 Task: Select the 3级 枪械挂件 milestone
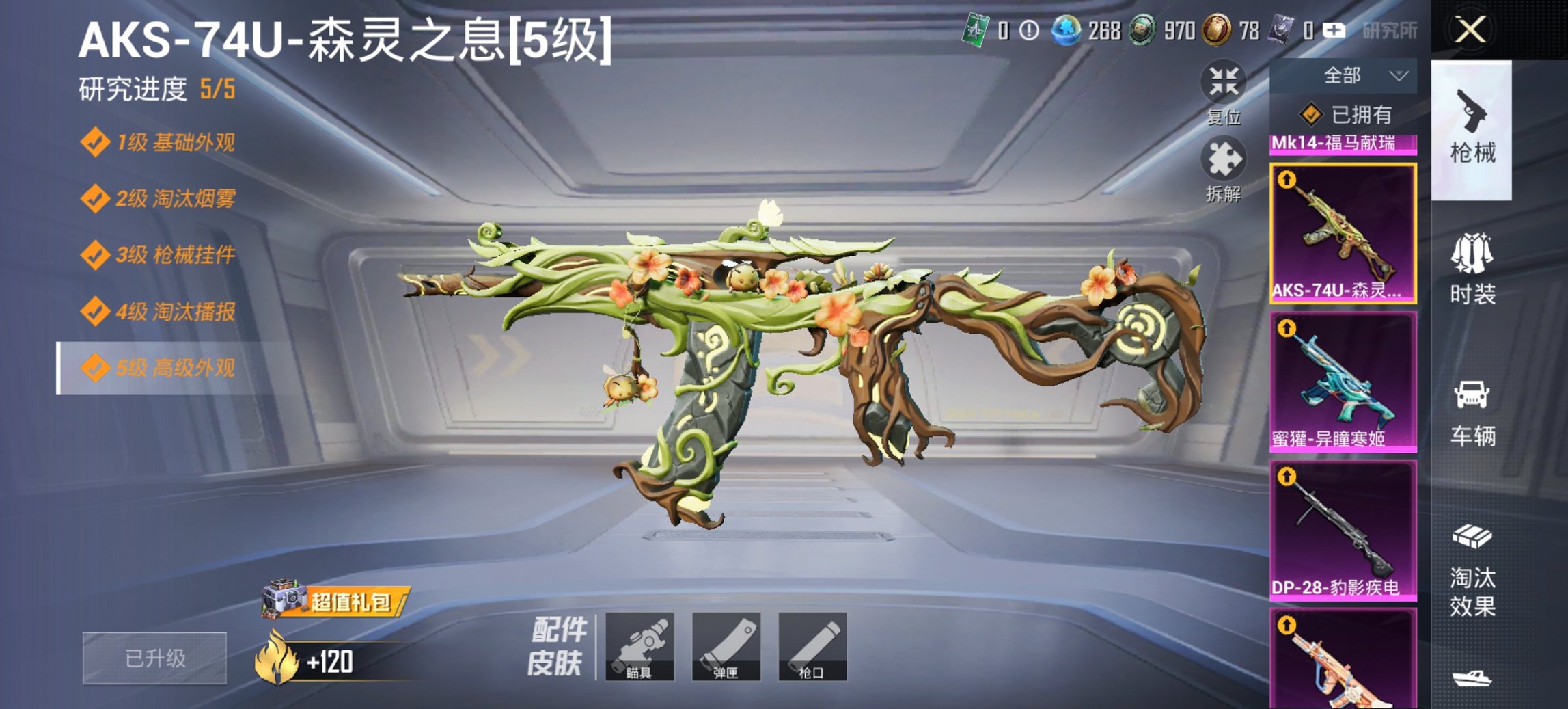pos(164,256)
